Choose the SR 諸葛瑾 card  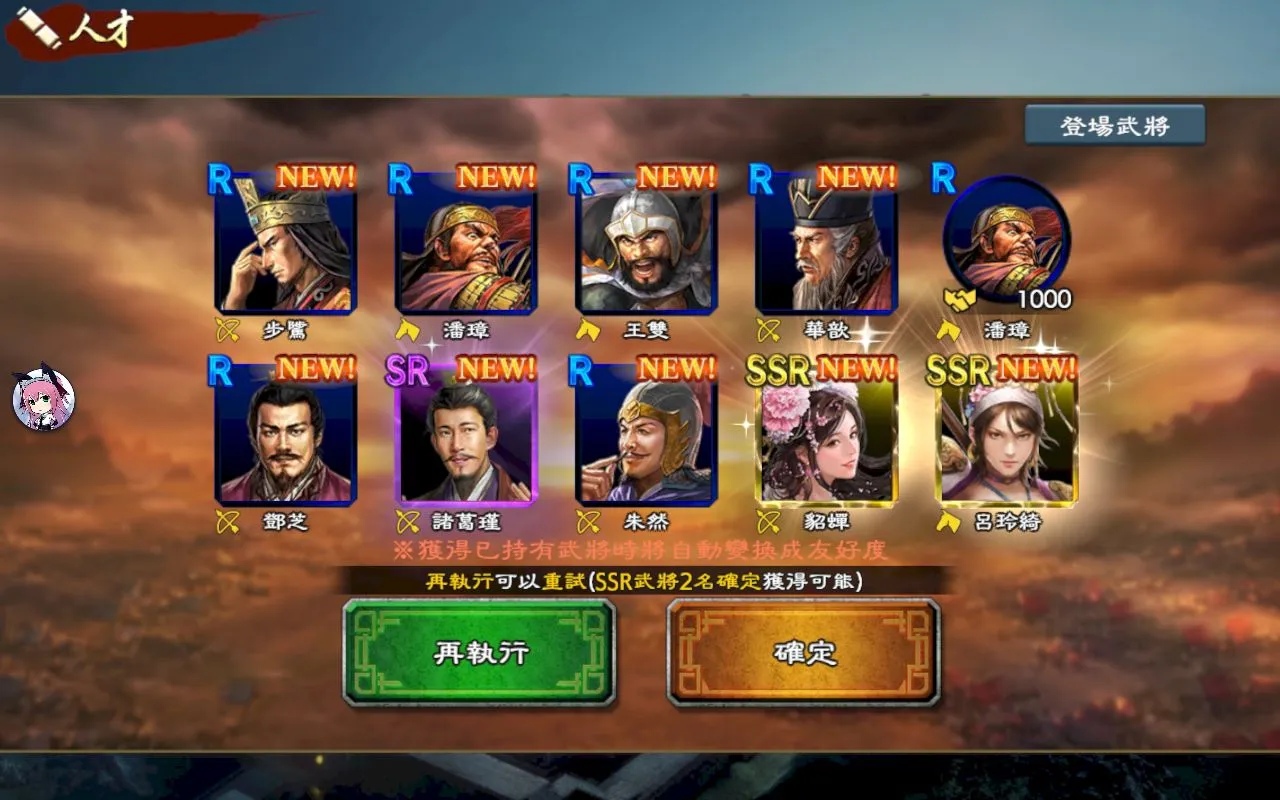[466, 437]
